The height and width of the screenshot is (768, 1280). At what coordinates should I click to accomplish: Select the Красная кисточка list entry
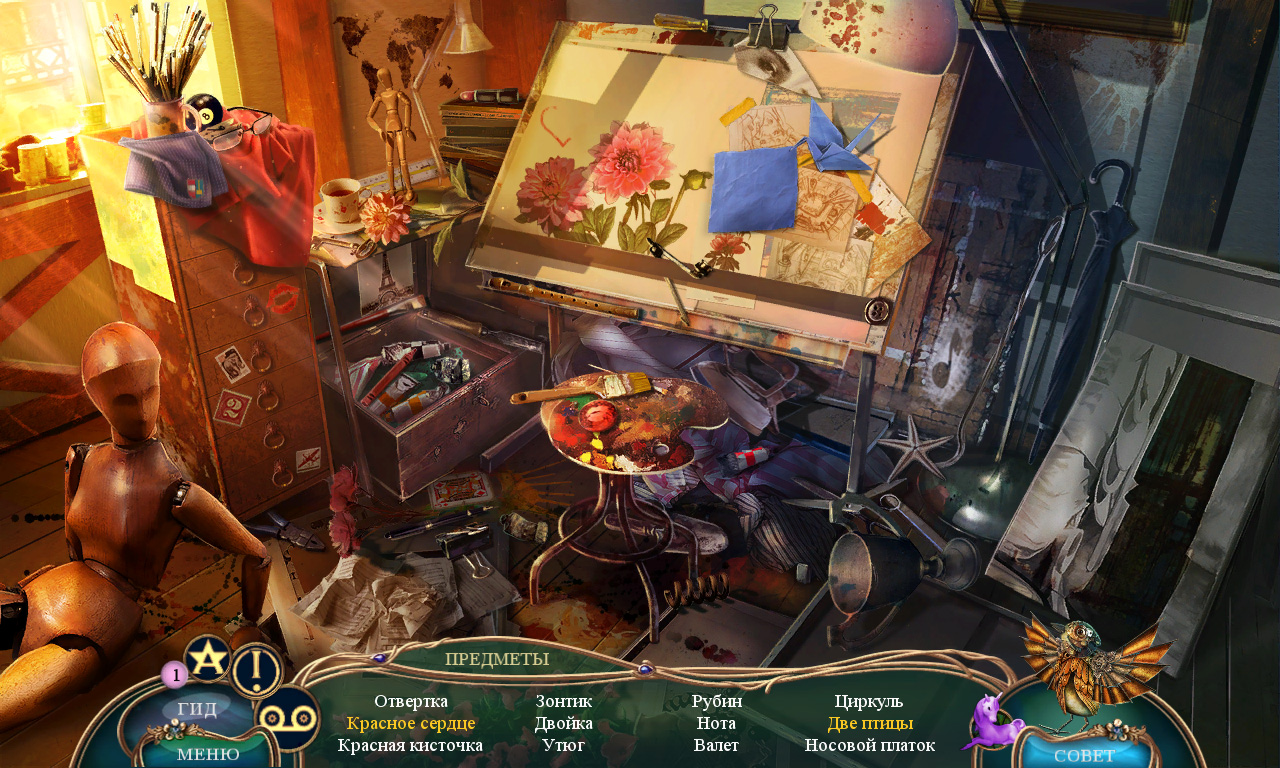point(411,745)
